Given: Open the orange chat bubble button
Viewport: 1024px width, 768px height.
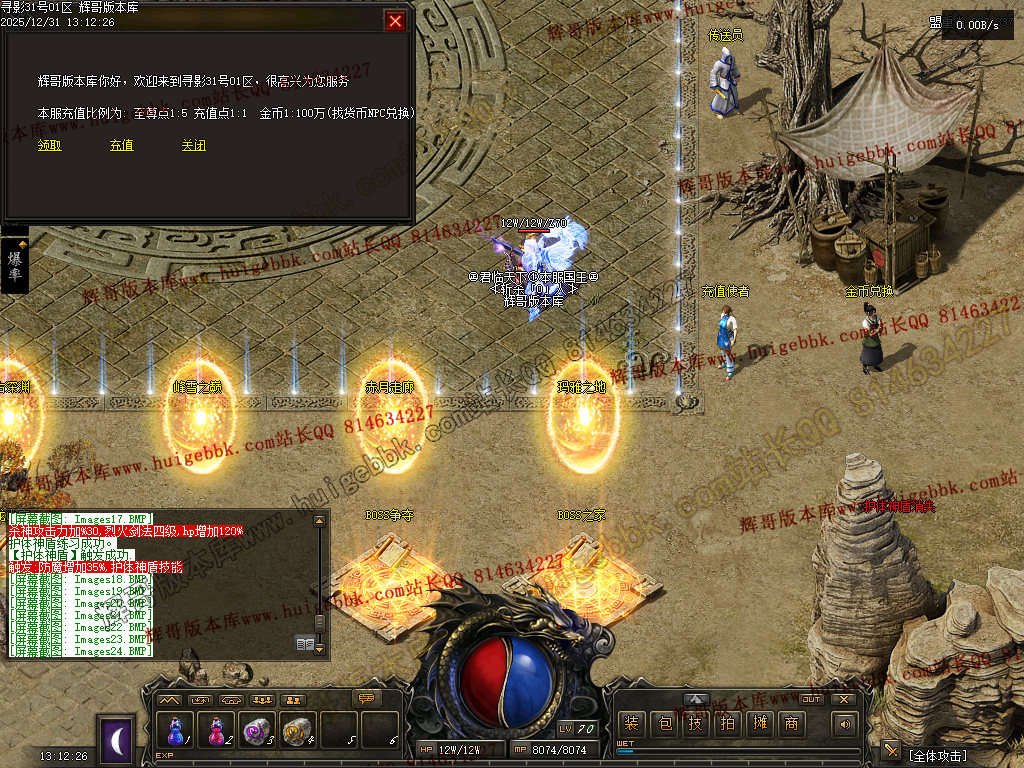Looking at the screenshot, I should [x=368, y=698].
